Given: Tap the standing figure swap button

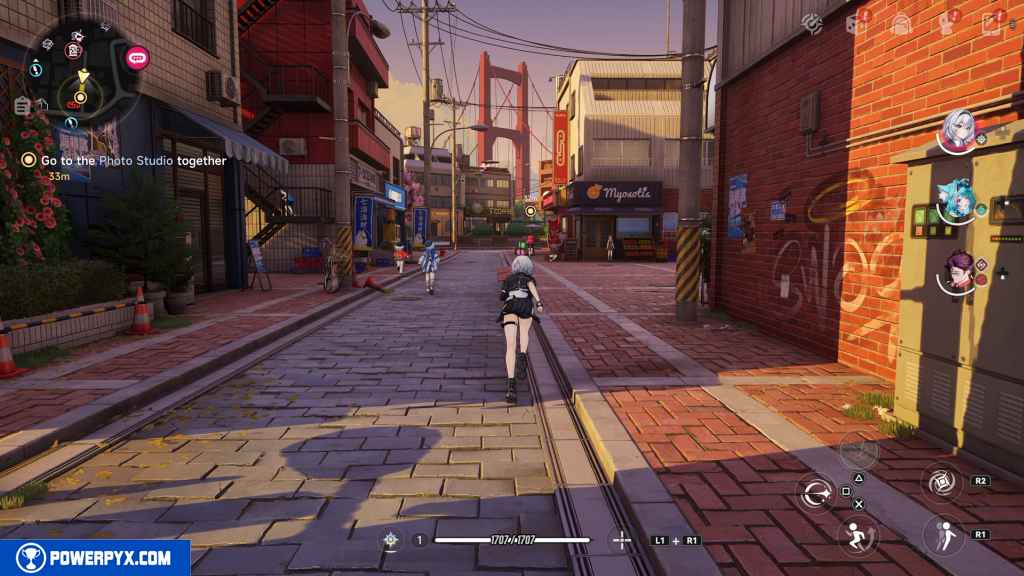Looking at the screenshot, I should 943,535.
